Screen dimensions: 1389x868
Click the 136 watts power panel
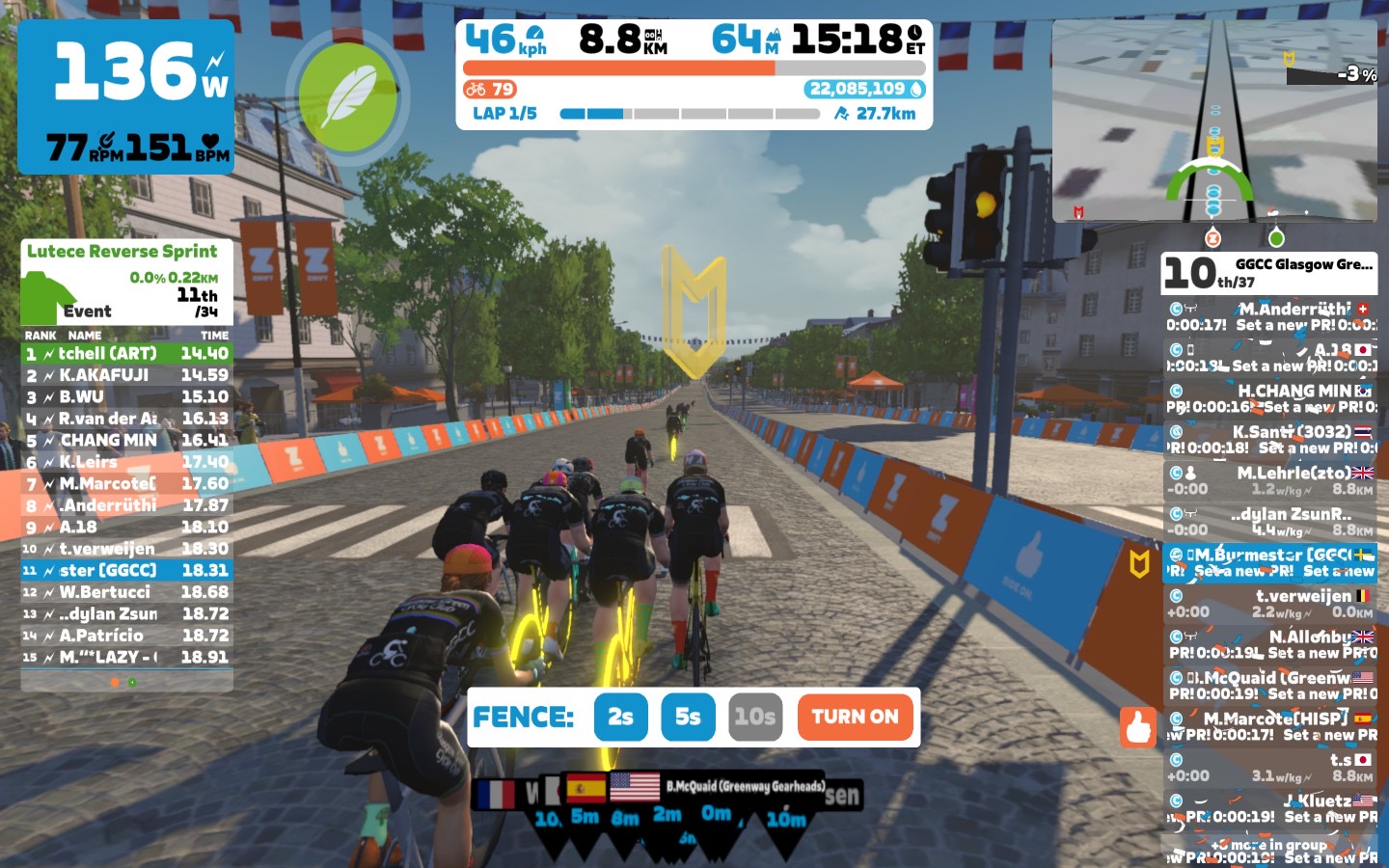pyautogui.click(x=125, y=96)
